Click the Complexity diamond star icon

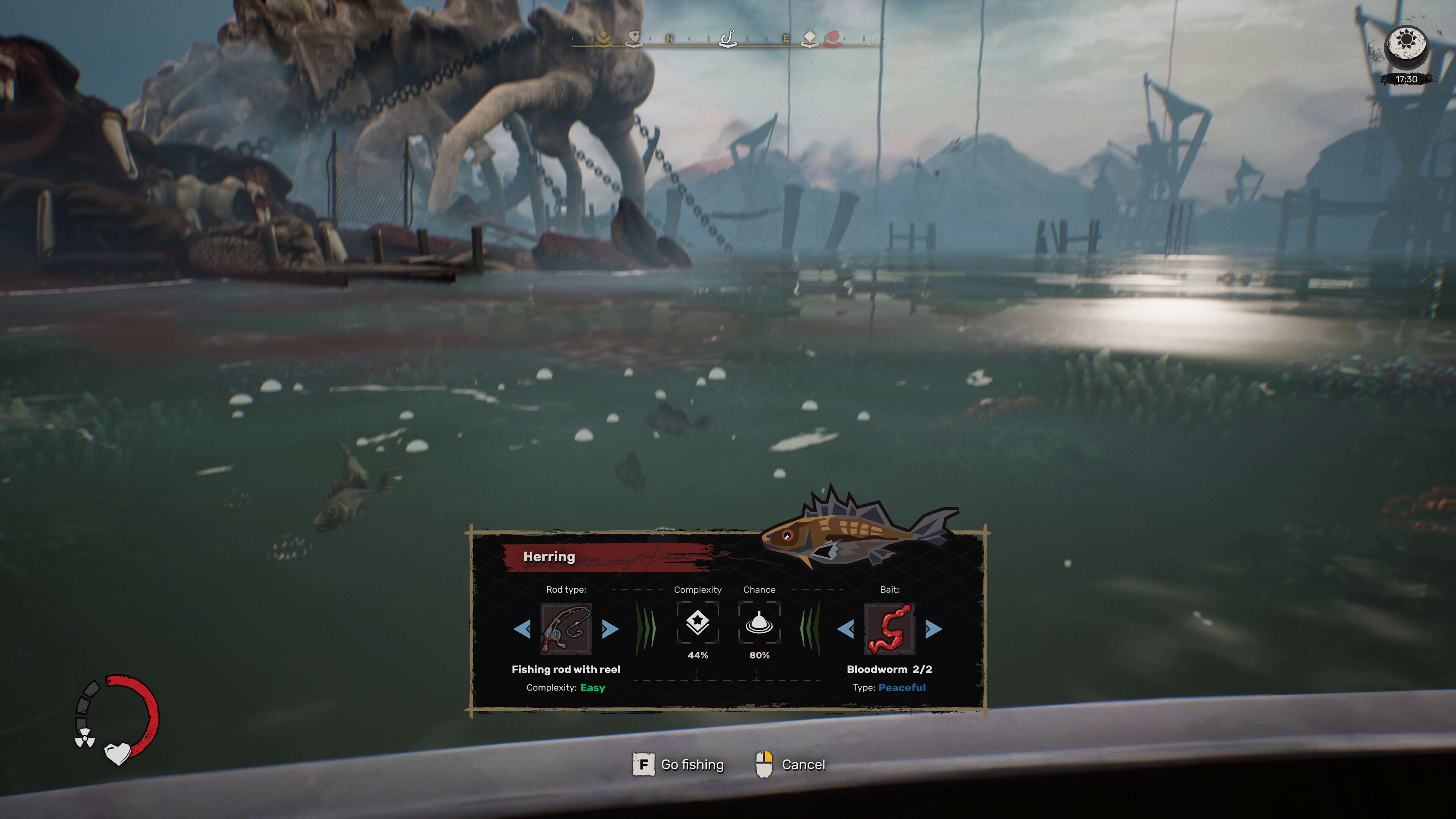(x=698, y=622)
